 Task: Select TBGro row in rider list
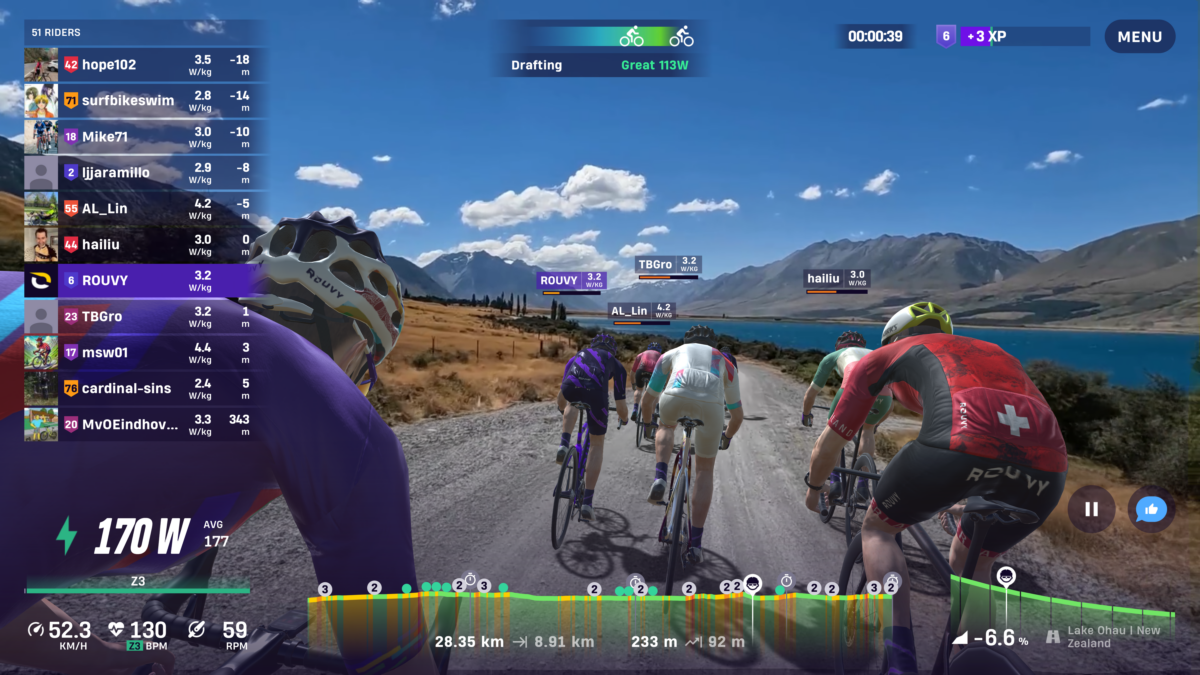click(x=145, y=317)
